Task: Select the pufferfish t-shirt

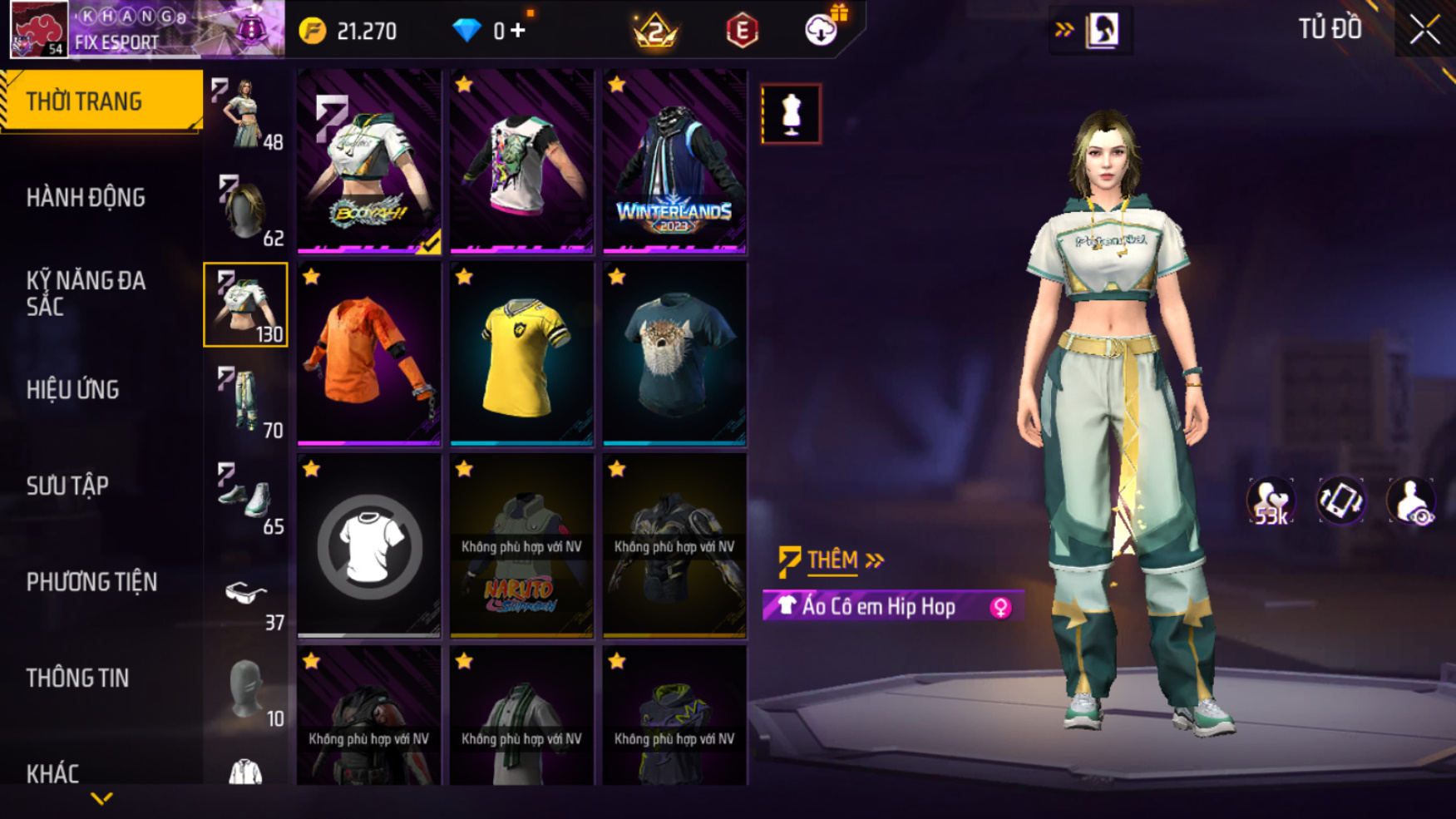Action: (x=674, y=355)
